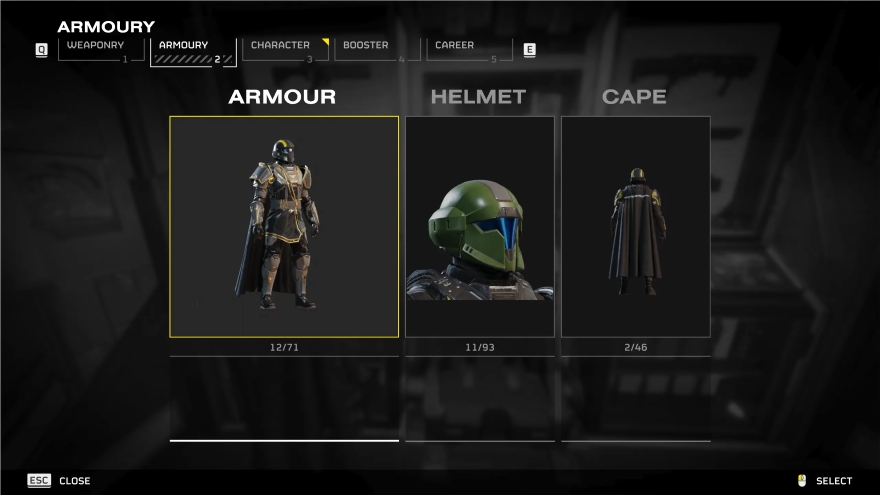Select the green Helmet card
Image resolution: width=880 pixels, height=495 pixels.
(x=479, y=227)
